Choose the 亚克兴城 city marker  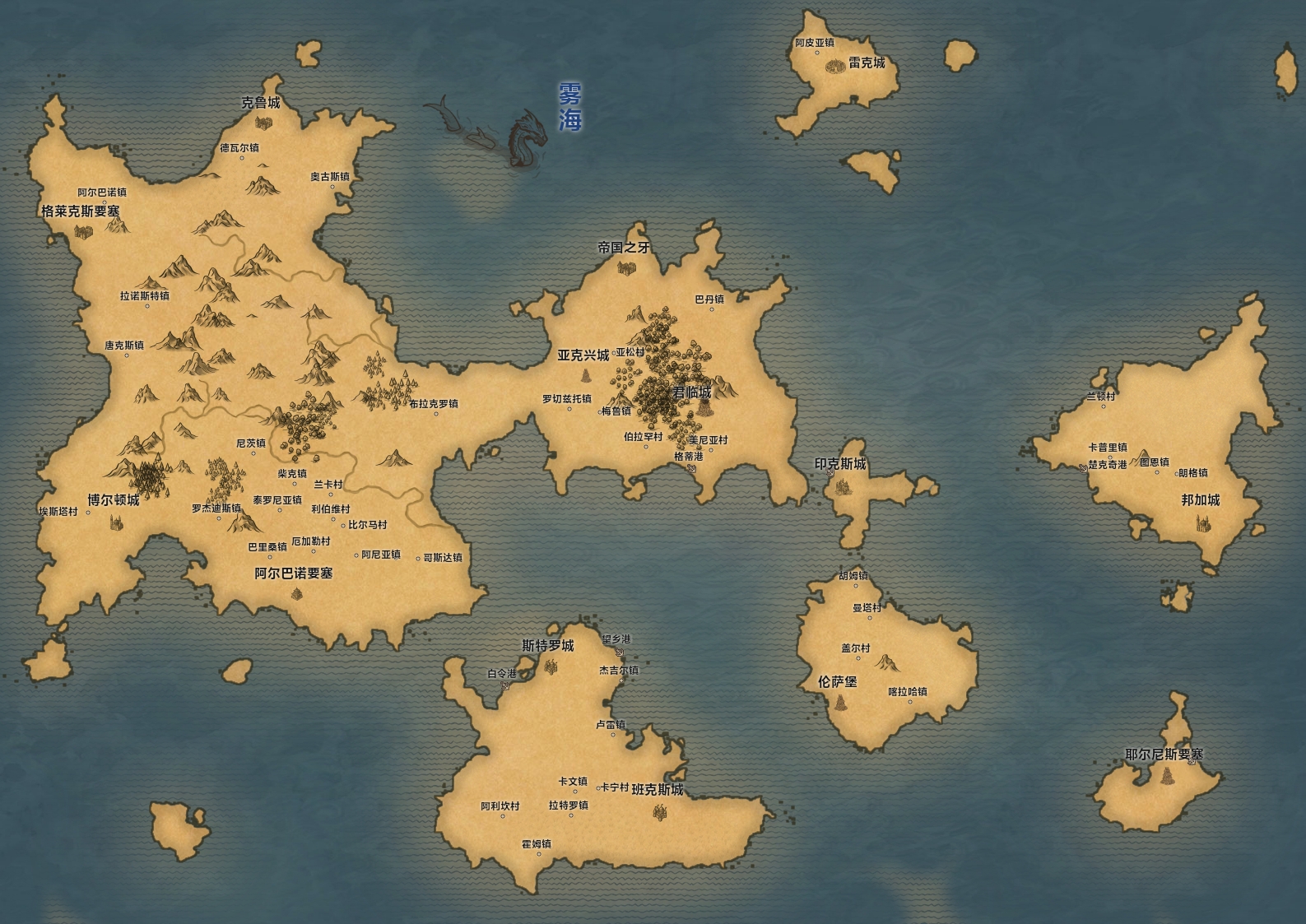(587, 376)
